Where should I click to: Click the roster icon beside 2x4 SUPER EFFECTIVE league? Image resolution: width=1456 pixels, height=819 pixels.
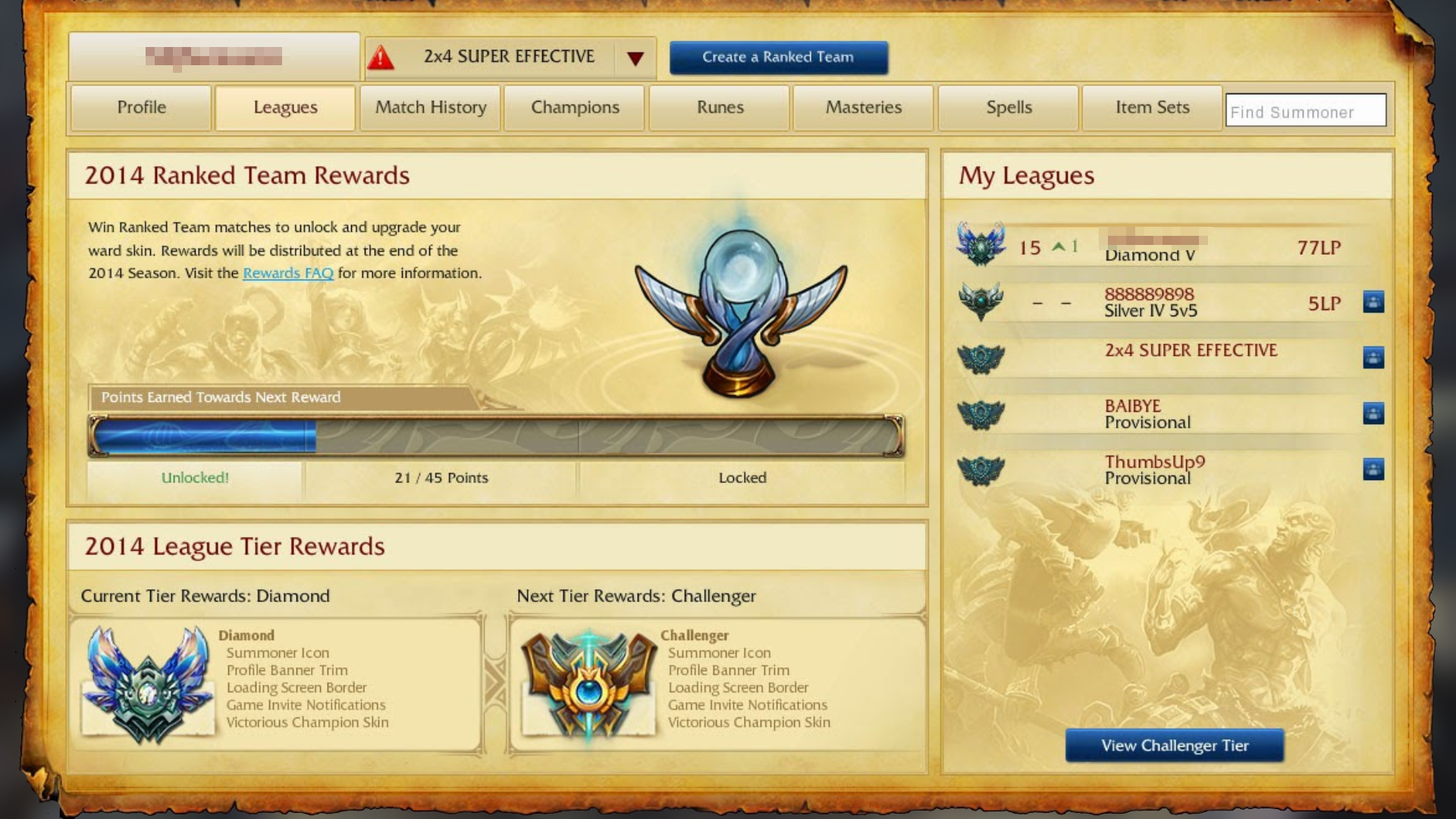coord(1374,358)
